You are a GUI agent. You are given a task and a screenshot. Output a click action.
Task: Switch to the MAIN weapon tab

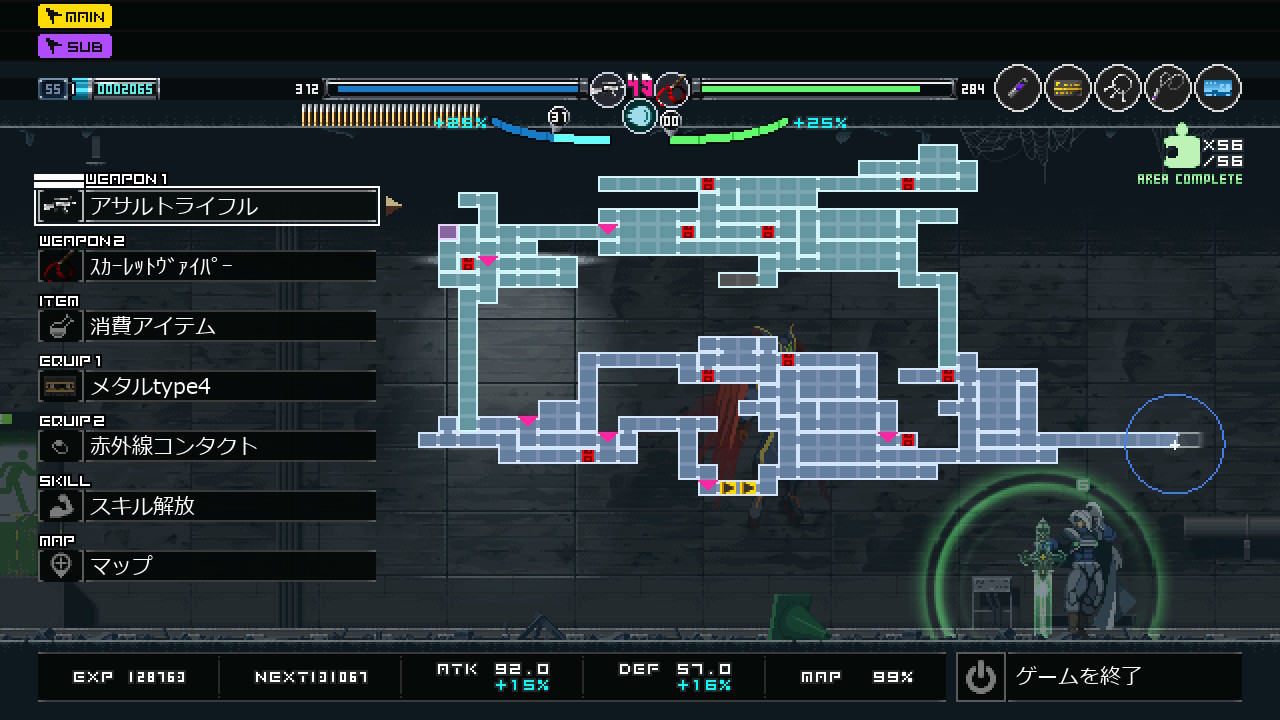(75, 16)
